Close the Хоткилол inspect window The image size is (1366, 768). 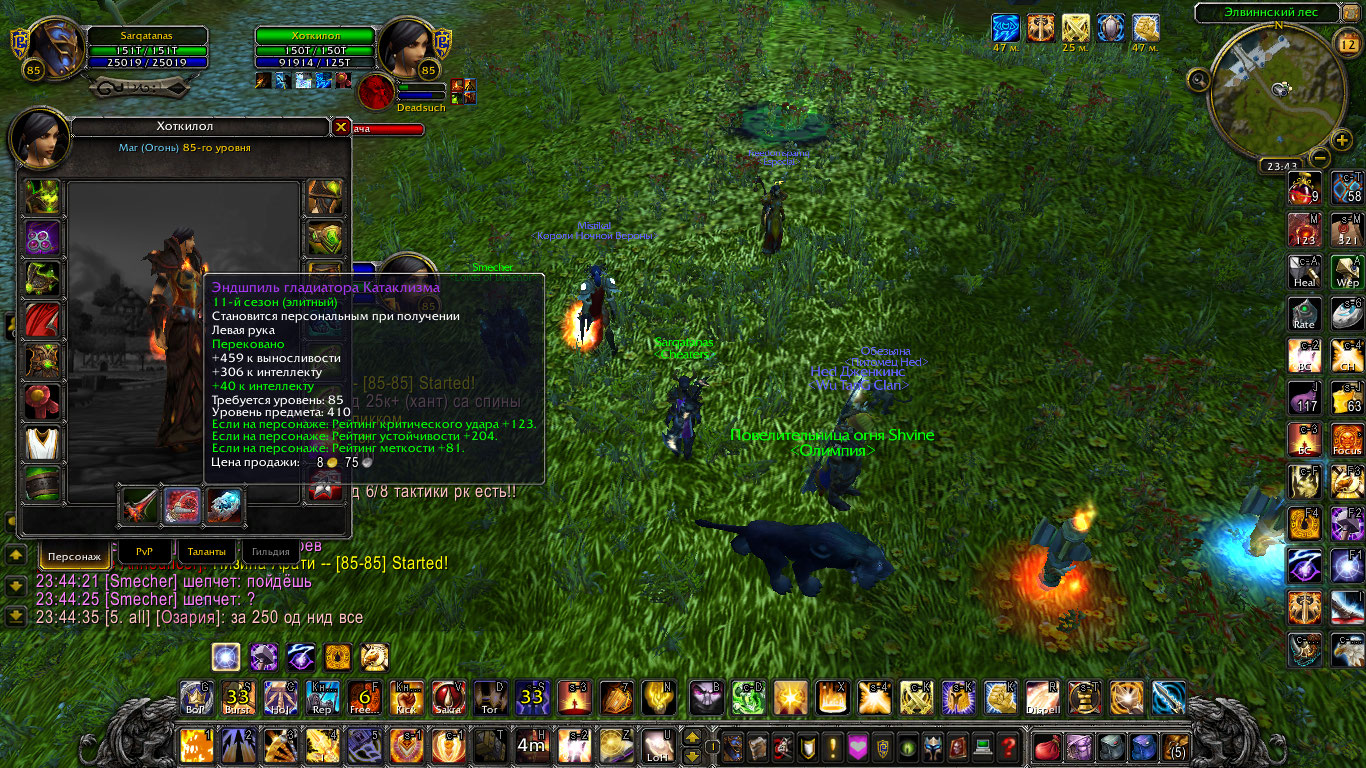click(341, 127)
